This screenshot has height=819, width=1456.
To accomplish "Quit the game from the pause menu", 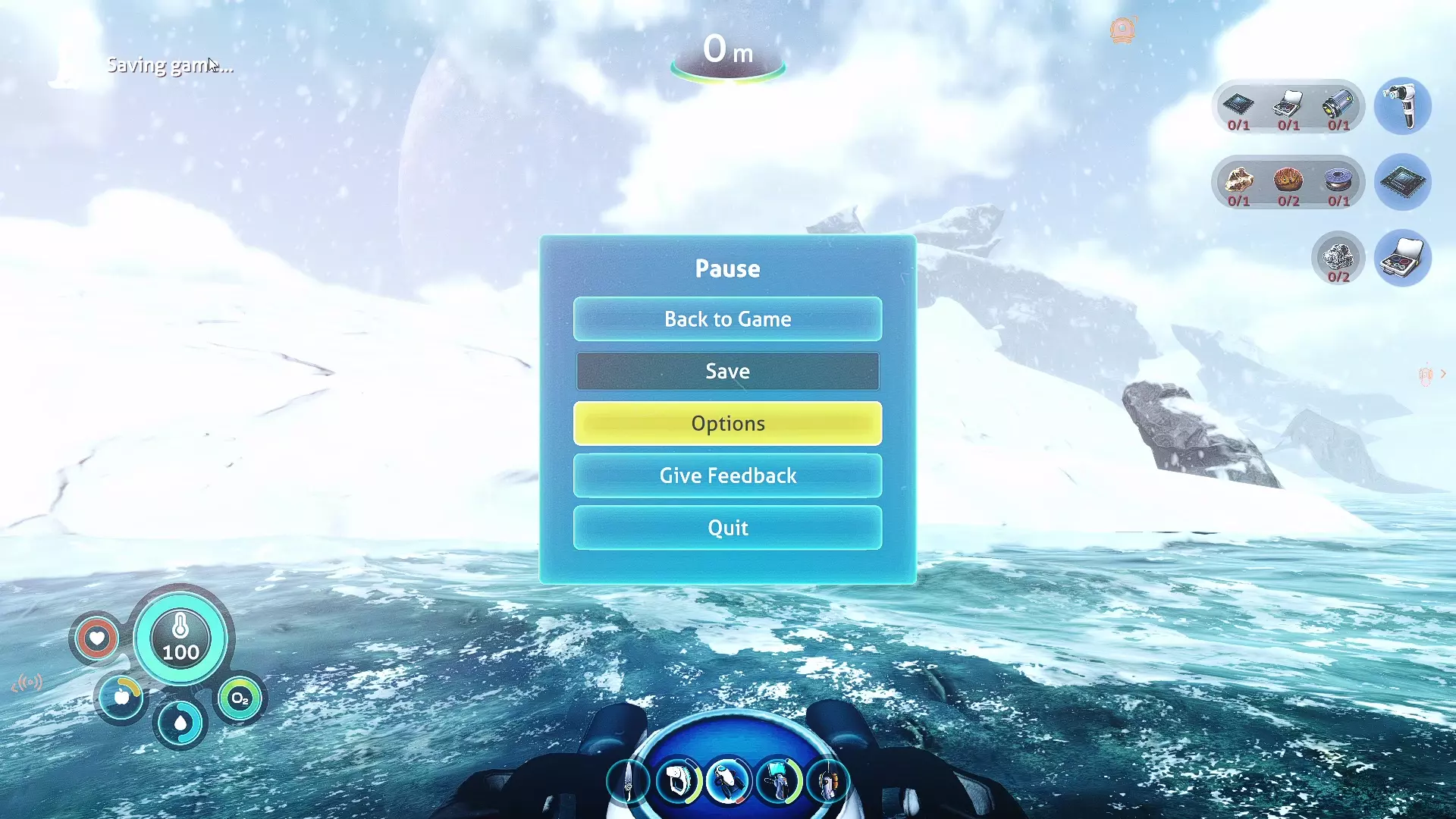I will 727,528.
